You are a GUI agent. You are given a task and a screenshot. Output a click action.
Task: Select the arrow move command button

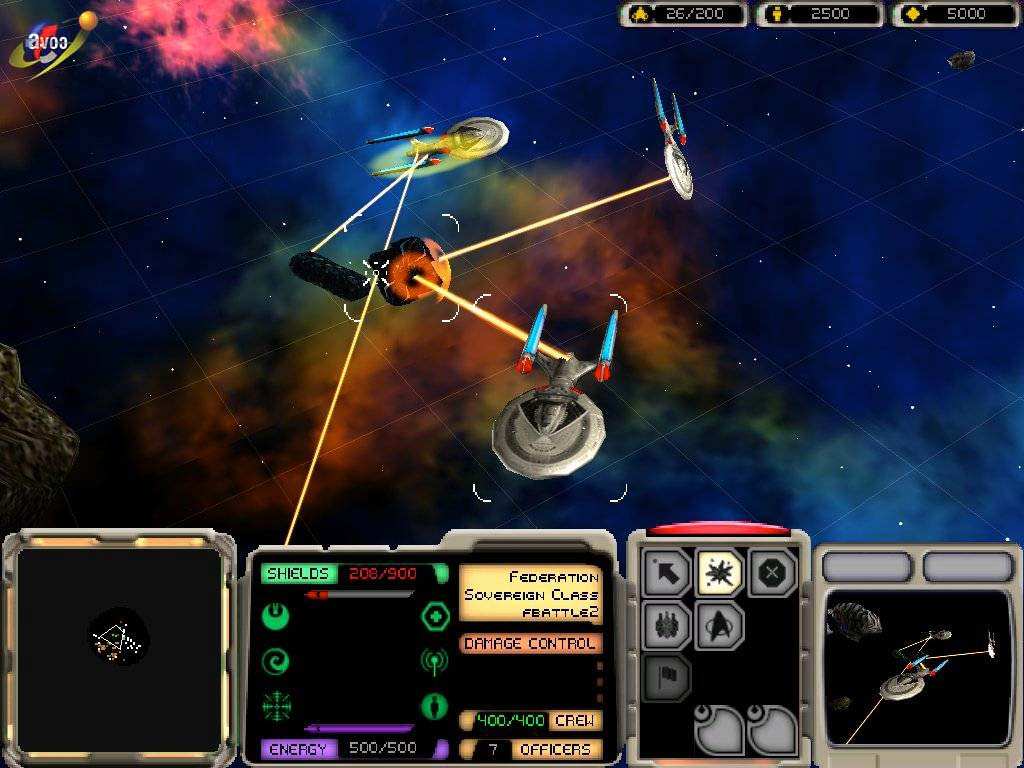coord(668,573)
